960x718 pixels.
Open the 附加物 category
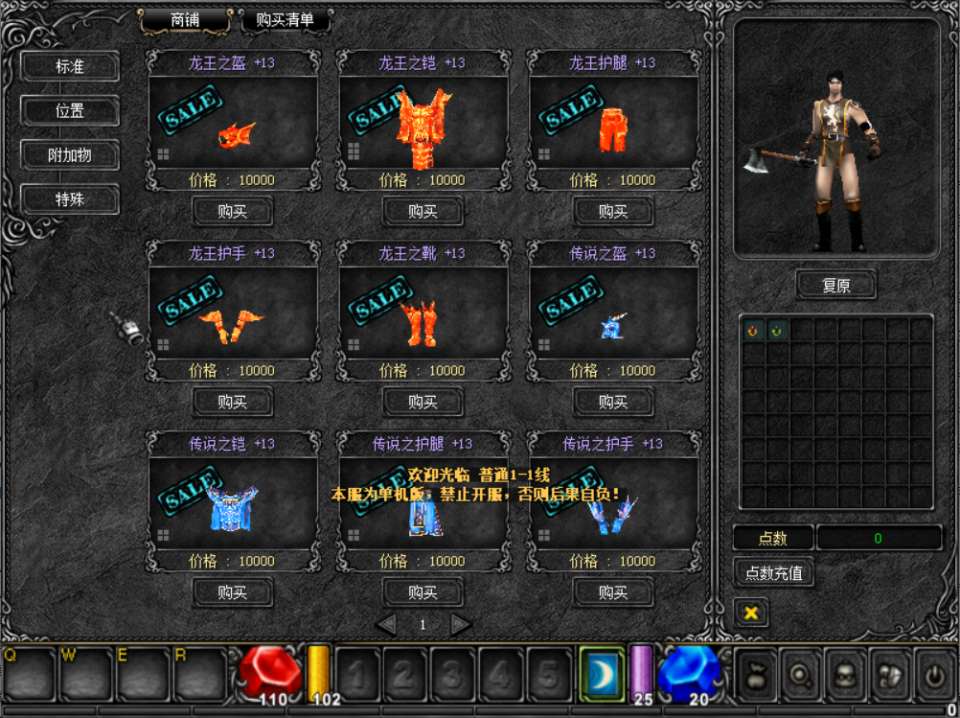pos(70,155)
